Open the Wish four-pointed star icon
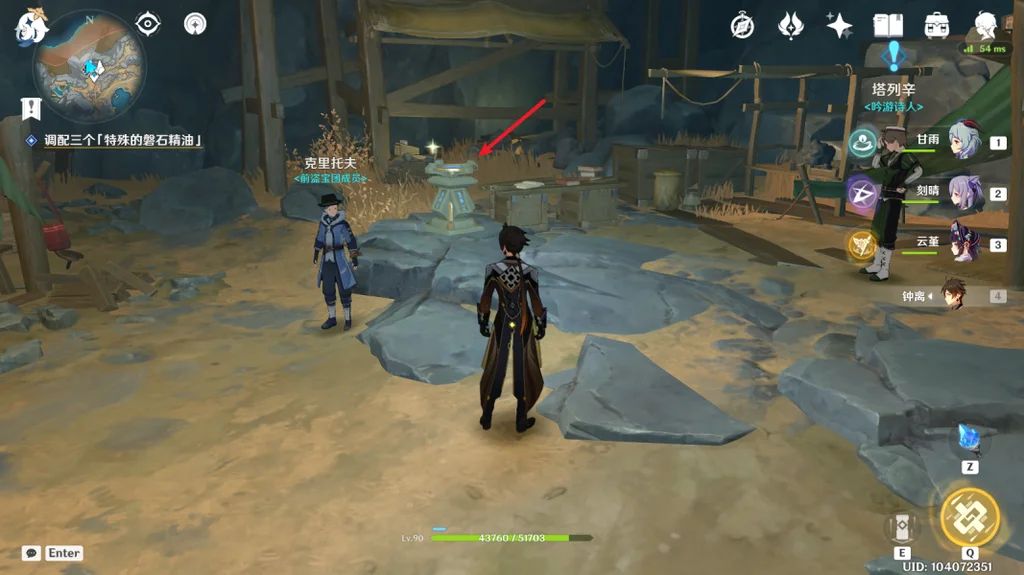Screen dimensions: 1024x575 (839, 25)
